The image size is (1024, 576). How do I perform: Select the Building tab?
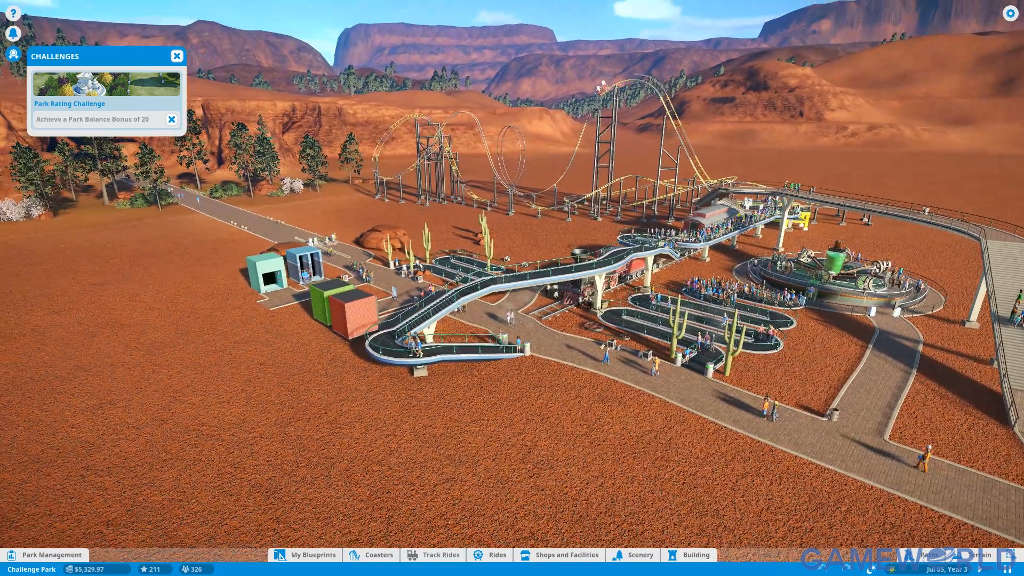point(690,555)
